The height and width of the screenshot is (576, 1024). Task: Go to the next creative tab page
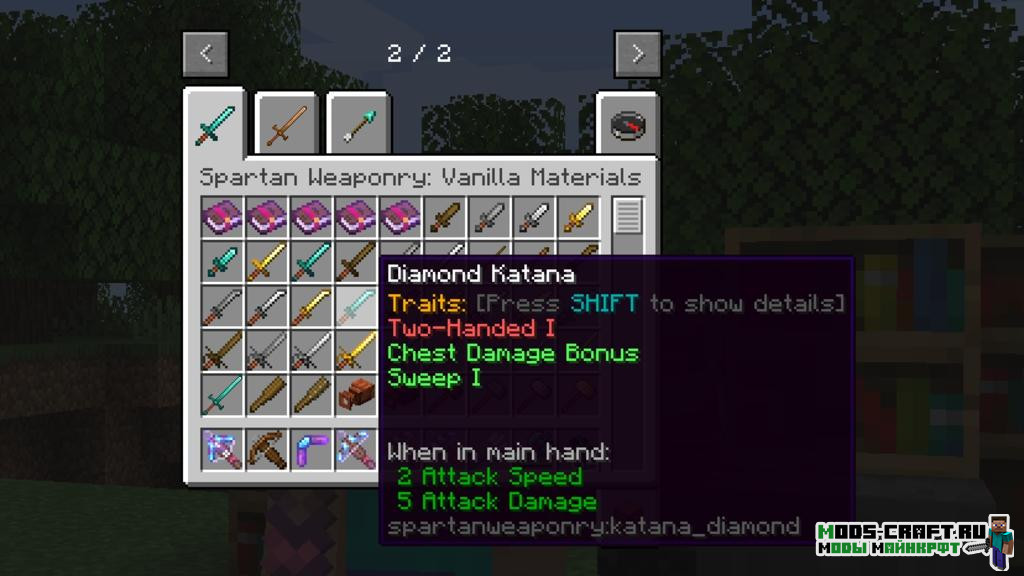coord(637,54)
